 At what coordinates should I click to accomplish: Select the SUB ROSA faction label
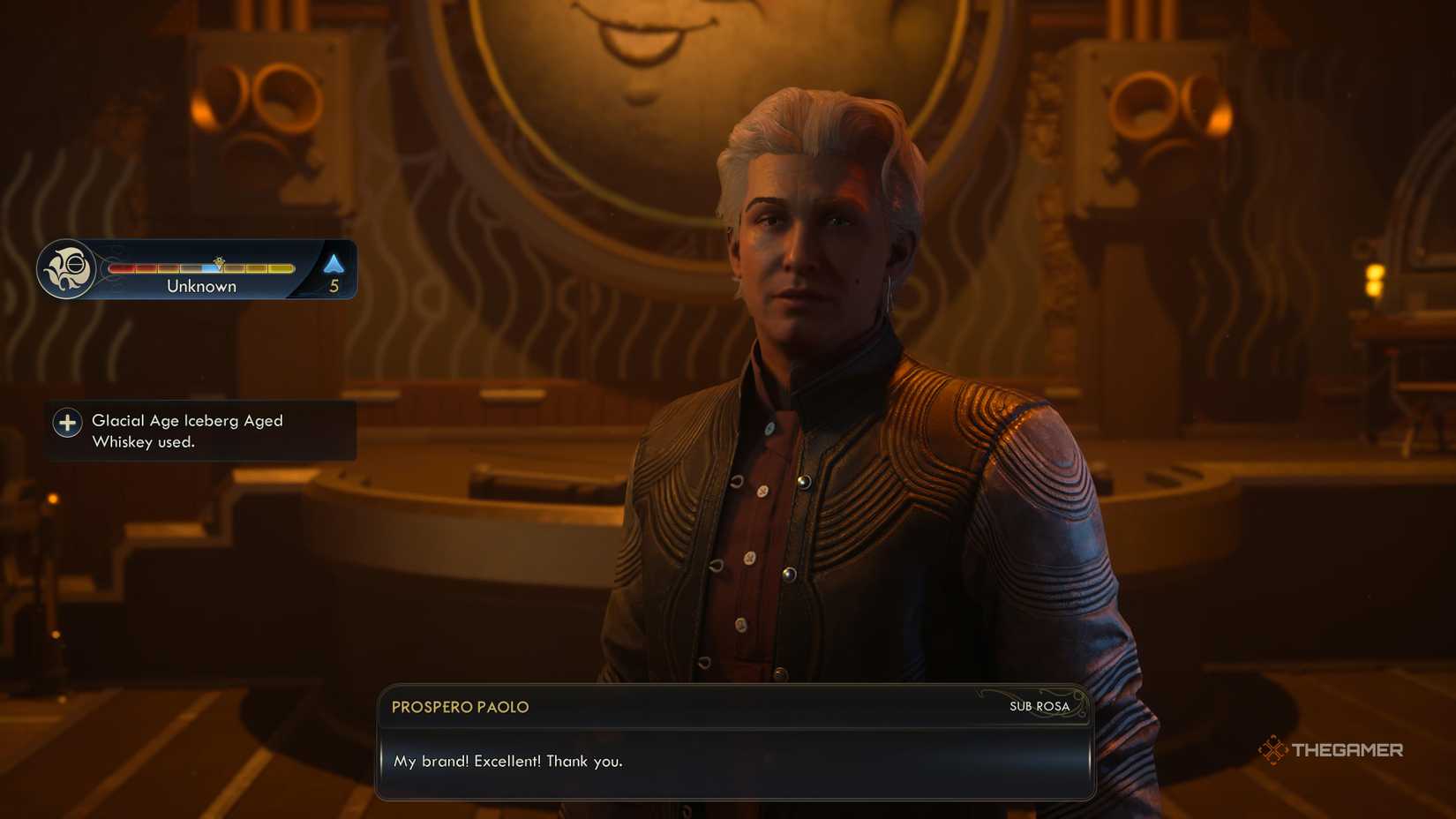(x=1039, y=706)
